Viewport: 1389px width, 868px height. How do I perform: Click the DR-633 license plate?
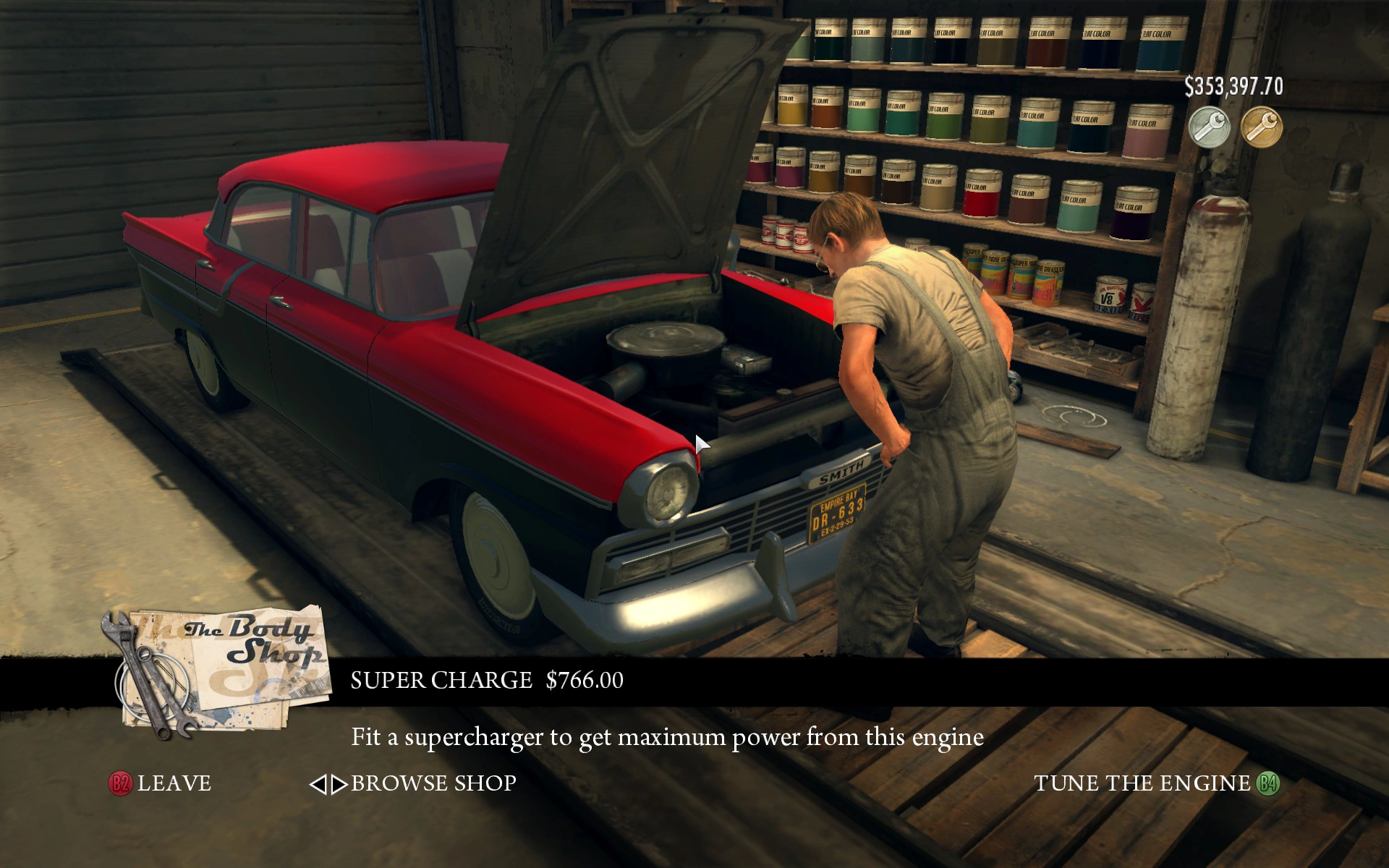pyautogui.click(x=838, y=514)
